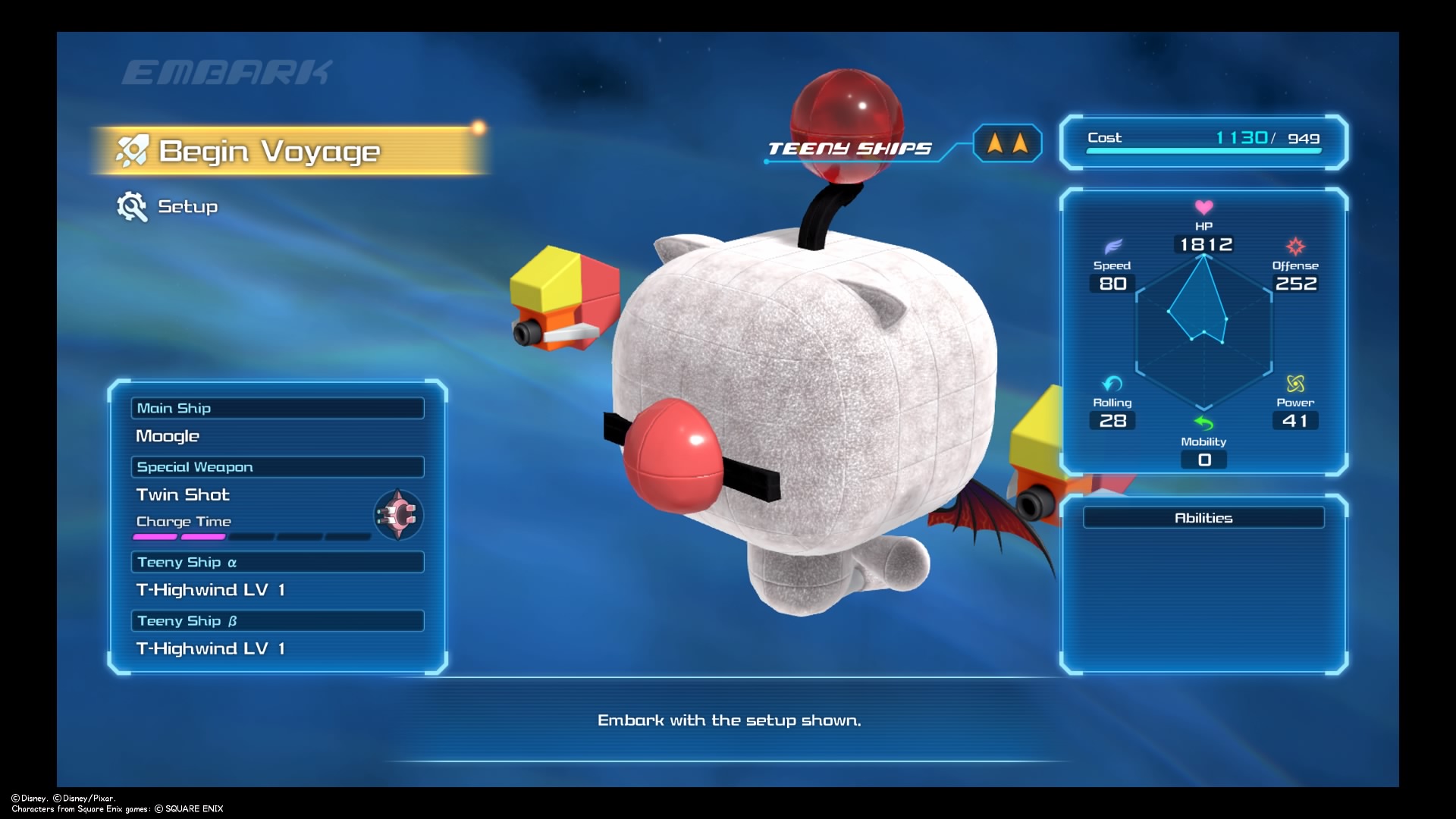Toggle the second Teeny Ships arrow indicator
This screenshot has height=819, width=1456.
point(1018,143)
